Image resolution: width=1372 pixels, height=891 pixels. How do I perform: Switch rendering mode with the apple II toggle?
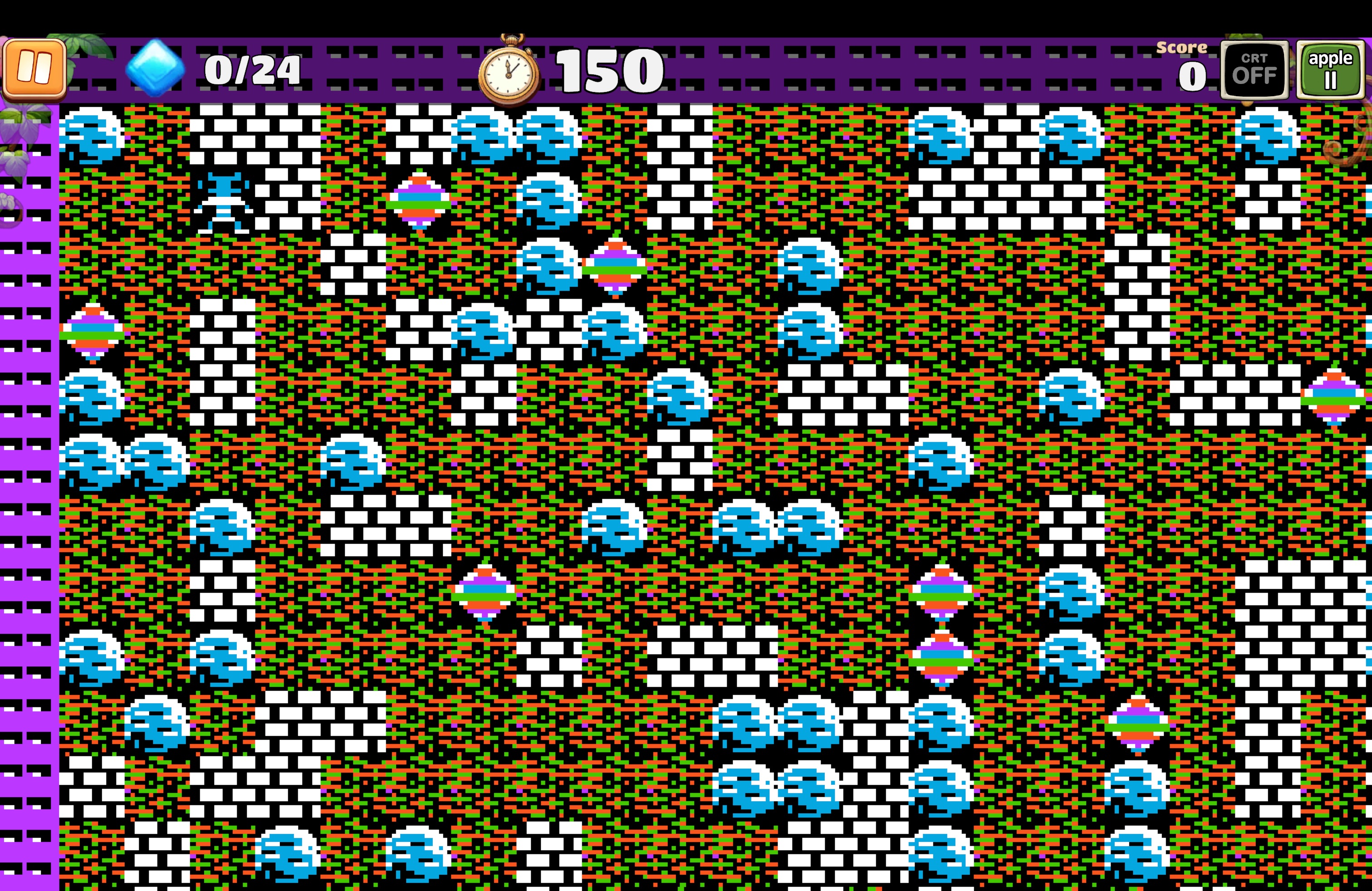point(1332,70)
